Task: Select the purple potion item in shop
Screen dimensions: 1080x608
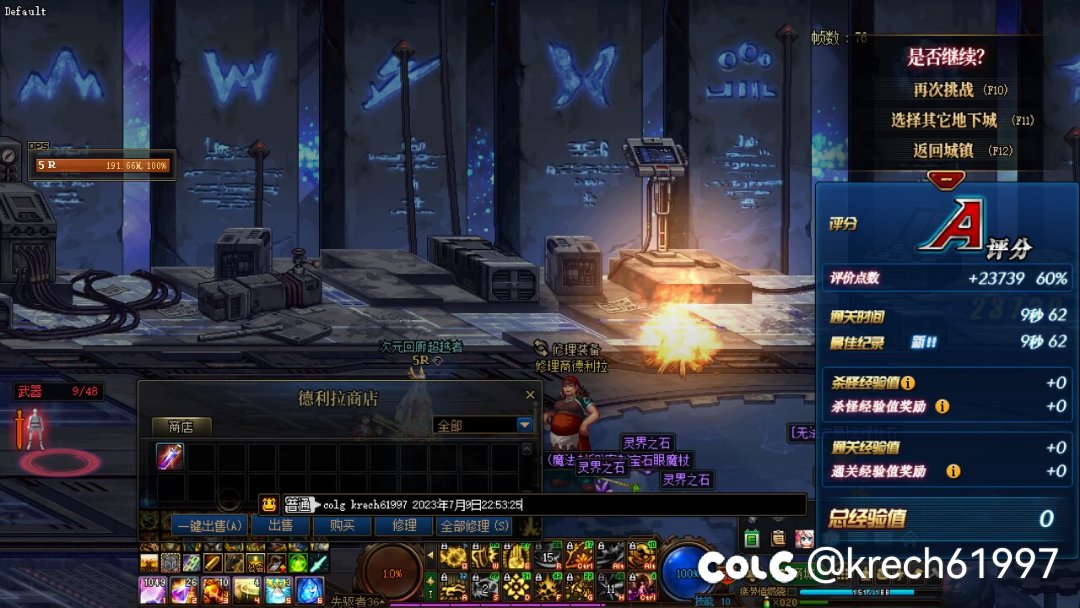Action: pyautogui.click(x=170, y=456)
